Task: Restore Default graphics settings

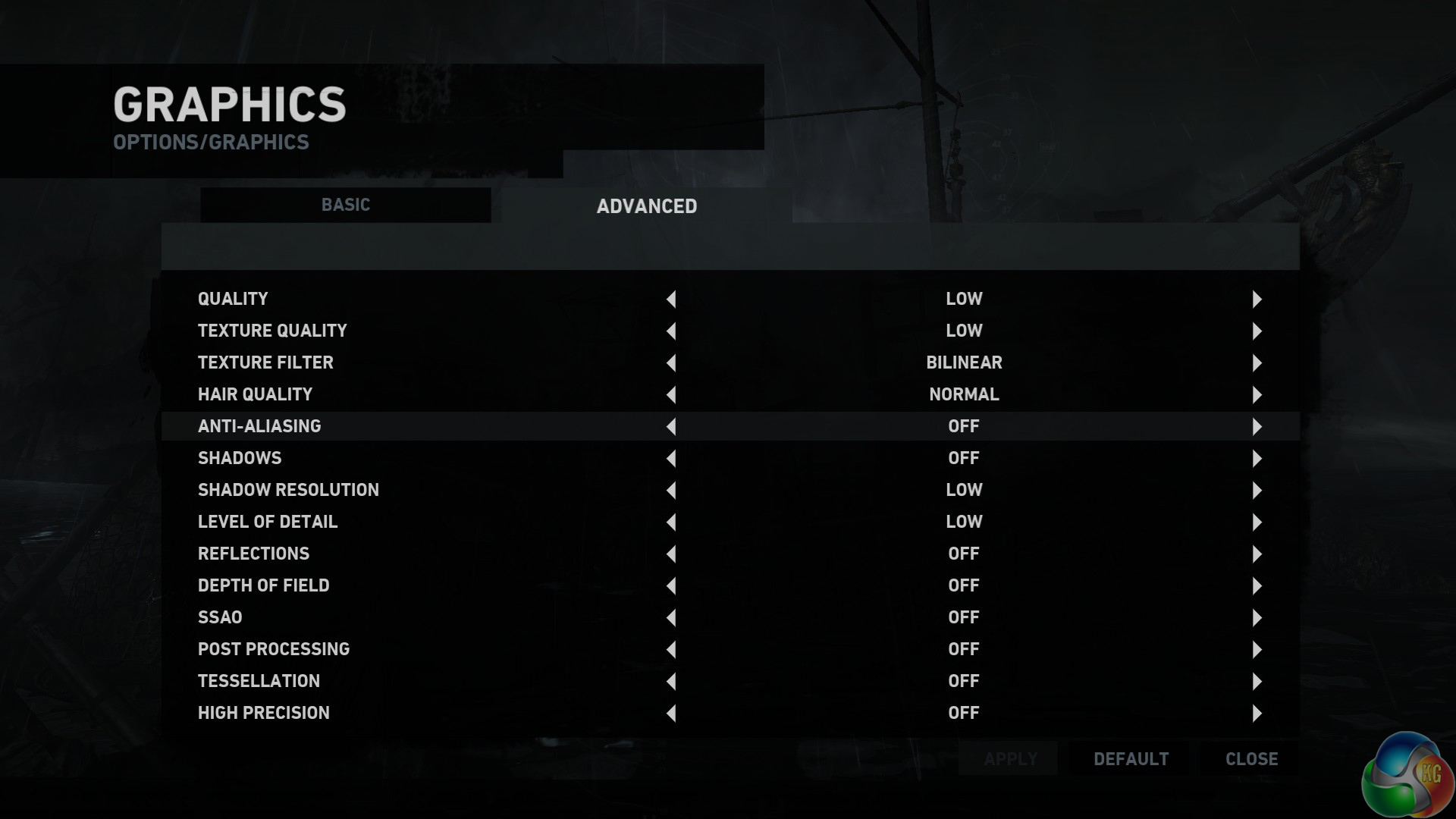Action: coord(1131,759)
